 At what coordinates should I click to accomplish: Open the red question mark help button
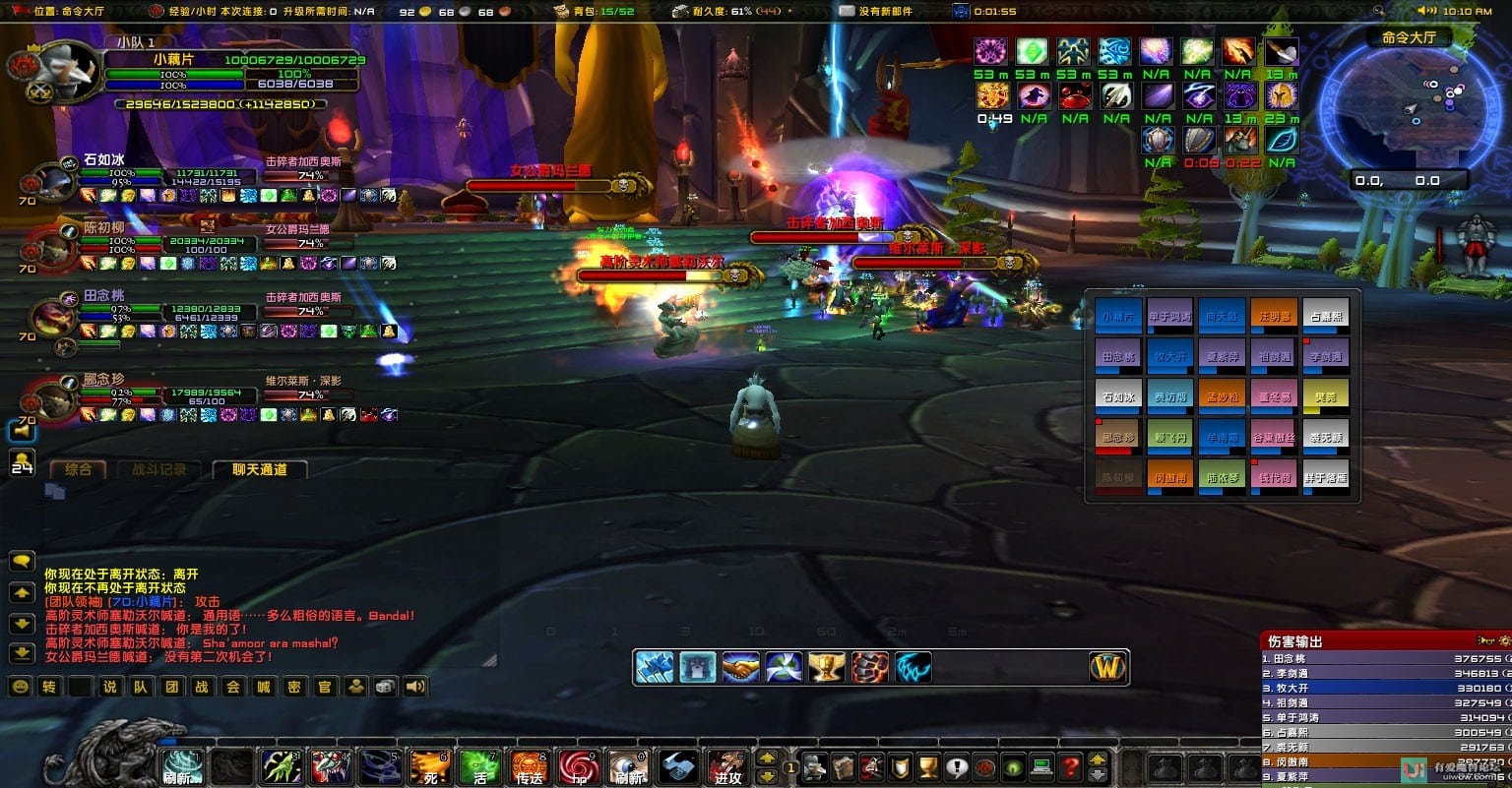1070,766
